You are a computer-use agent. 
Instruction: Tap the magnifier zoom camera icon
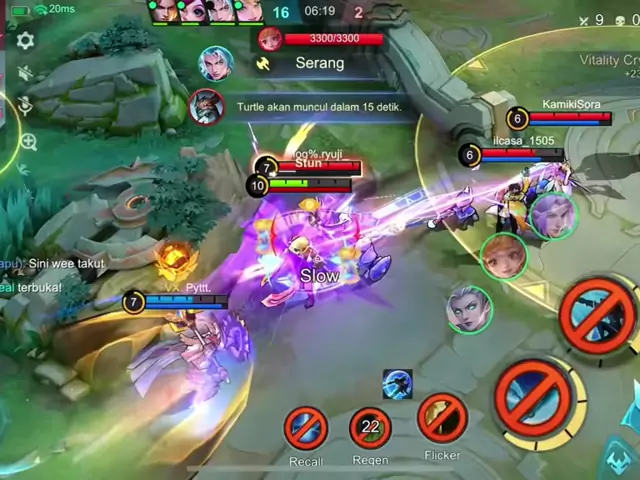pyautogui.click(x=27, y=142)
